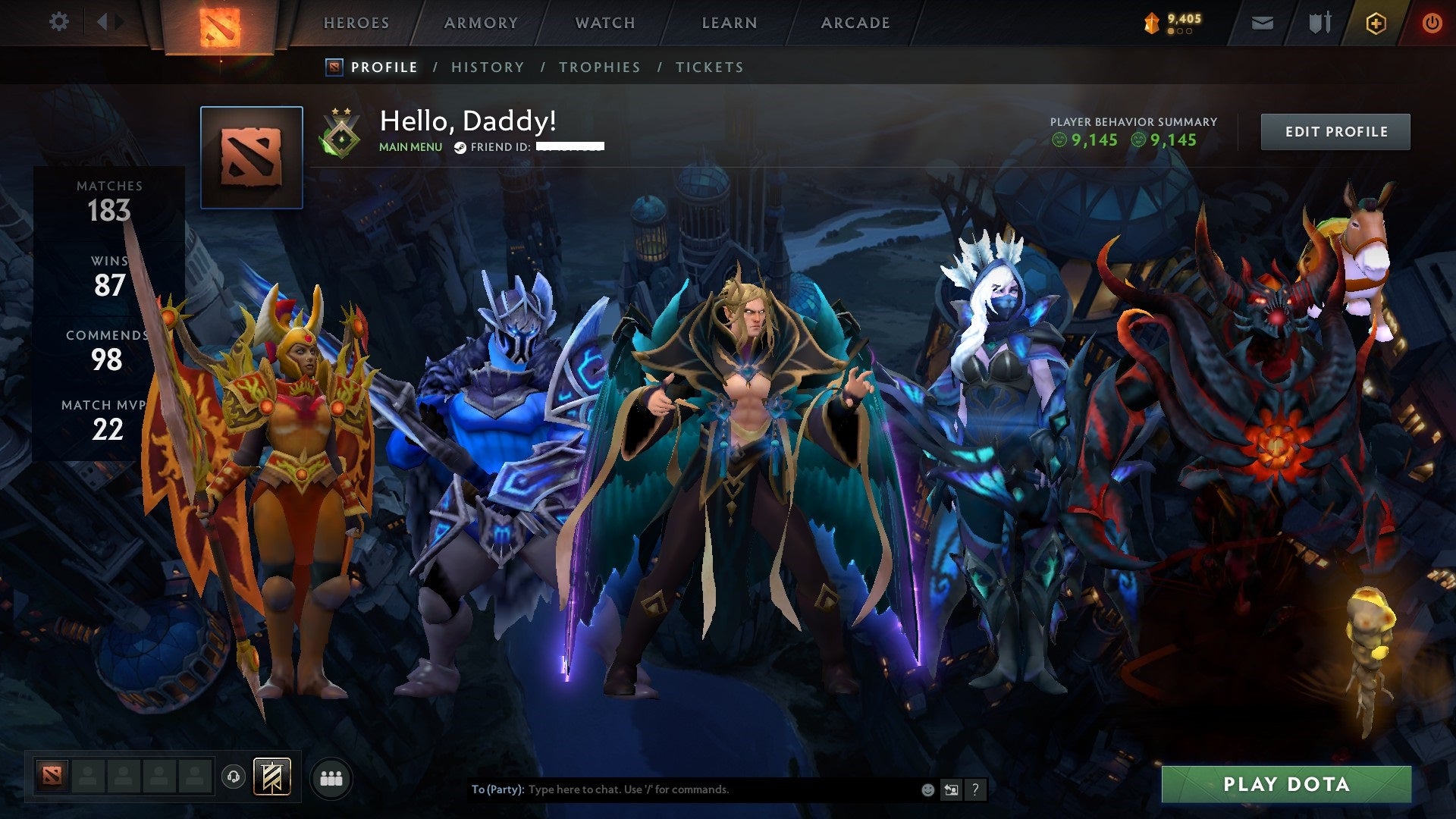This screenshot has width=1456, height=819.
Task: Open the screenshot share icon near chat
Action: [x=951, y=789]
